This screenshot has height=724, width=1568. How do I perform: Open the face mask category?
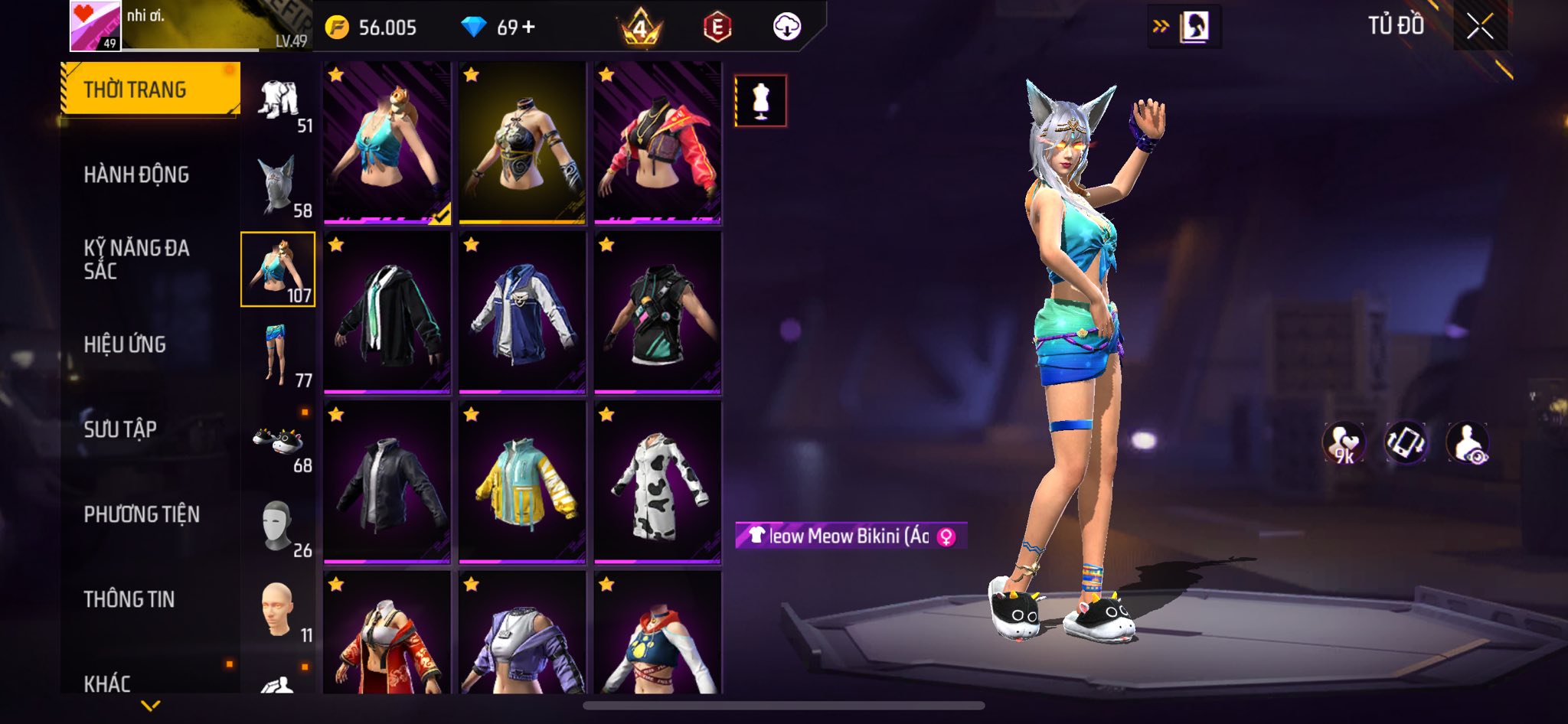tap(278, 527)
